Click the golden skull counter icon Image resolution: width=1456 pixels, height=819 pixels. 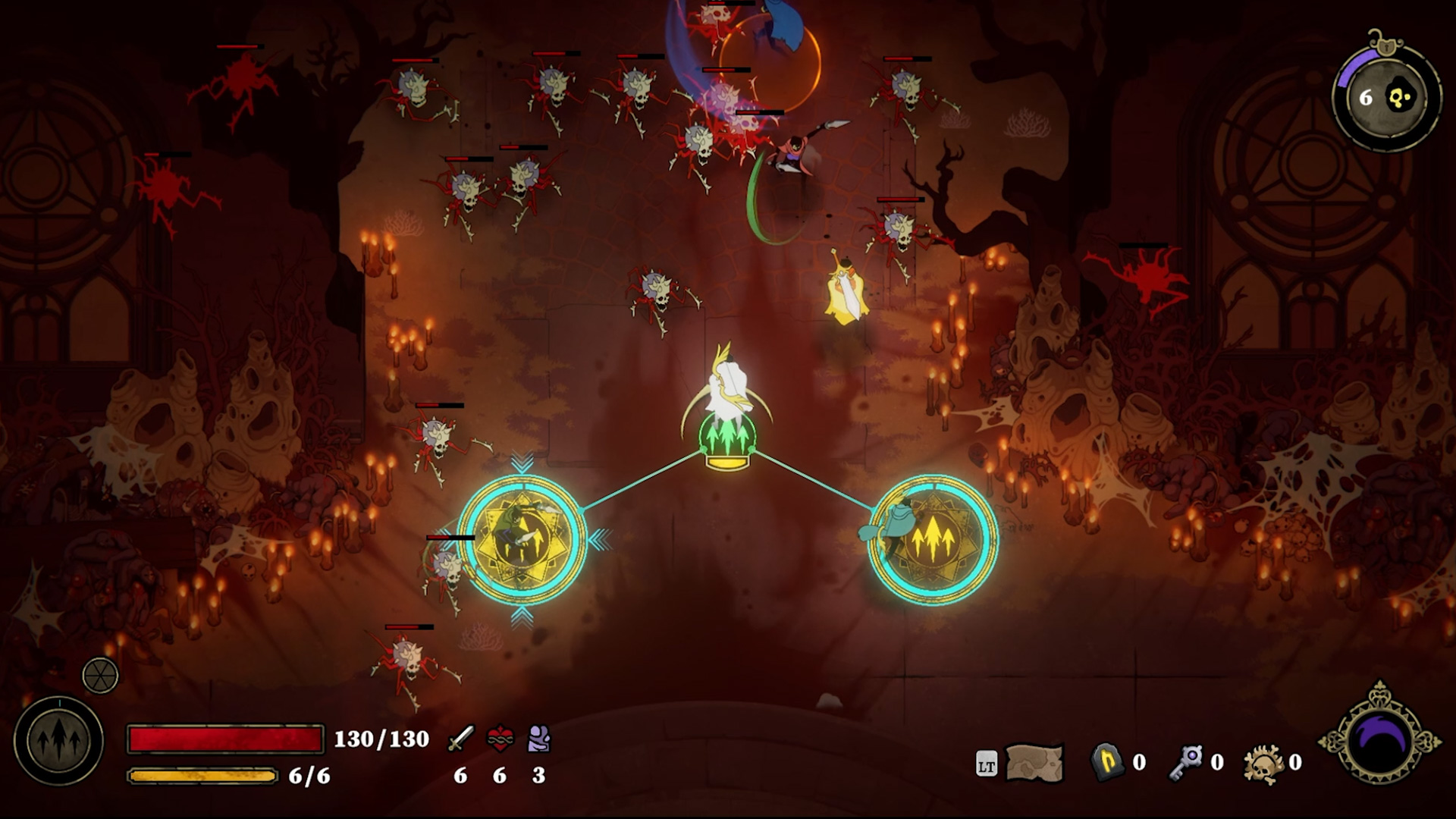click(x=1264, y=762)
